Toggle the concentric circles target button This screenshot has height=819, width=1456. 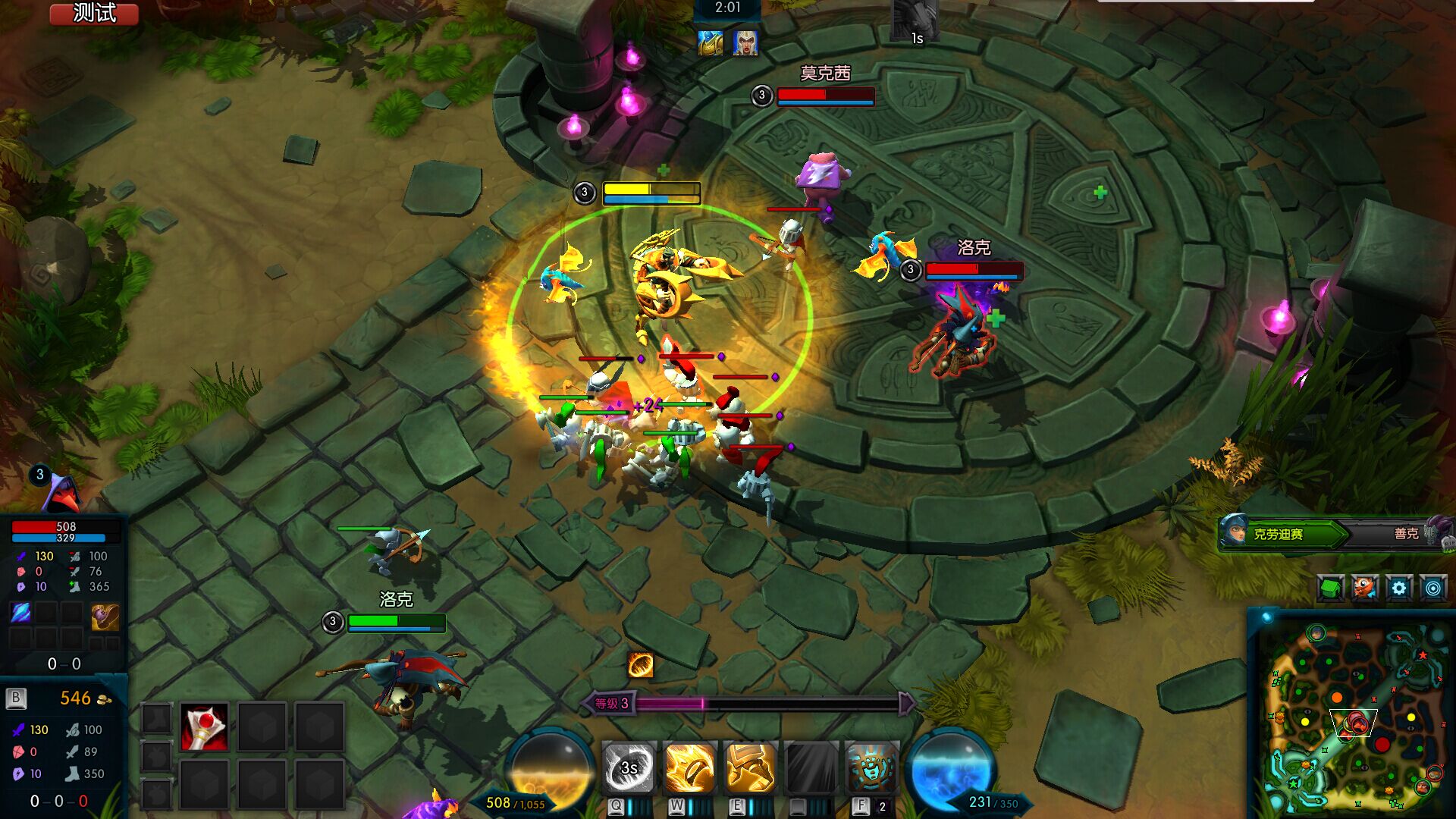point(1433,588)
